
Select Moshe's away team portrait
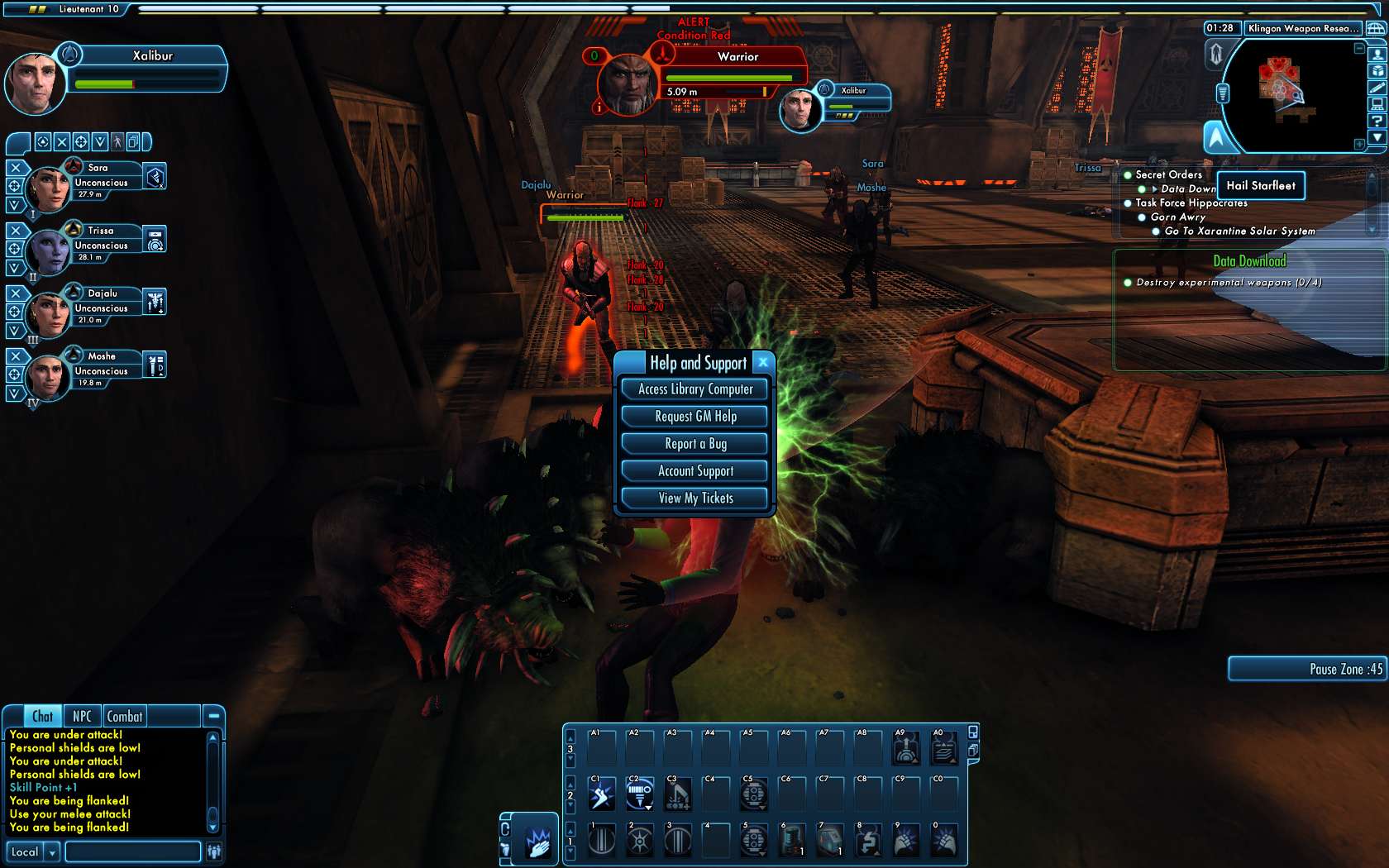click(48, 376)
